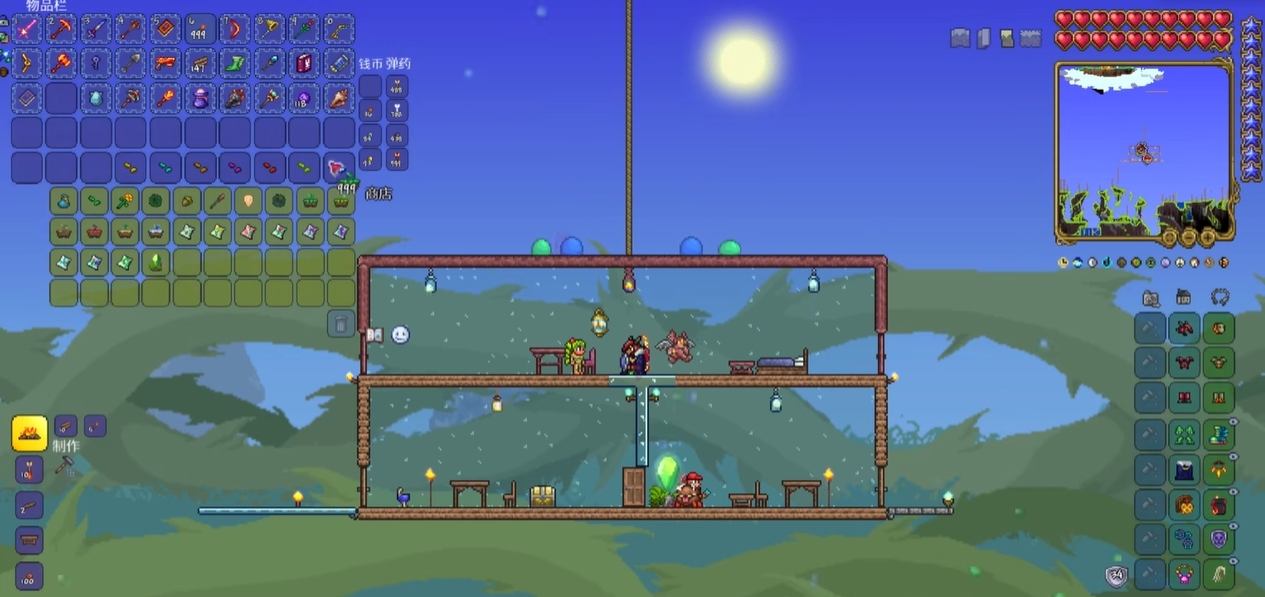
Task: Choose the work bench crafting recipe
Action: point(29,541)
